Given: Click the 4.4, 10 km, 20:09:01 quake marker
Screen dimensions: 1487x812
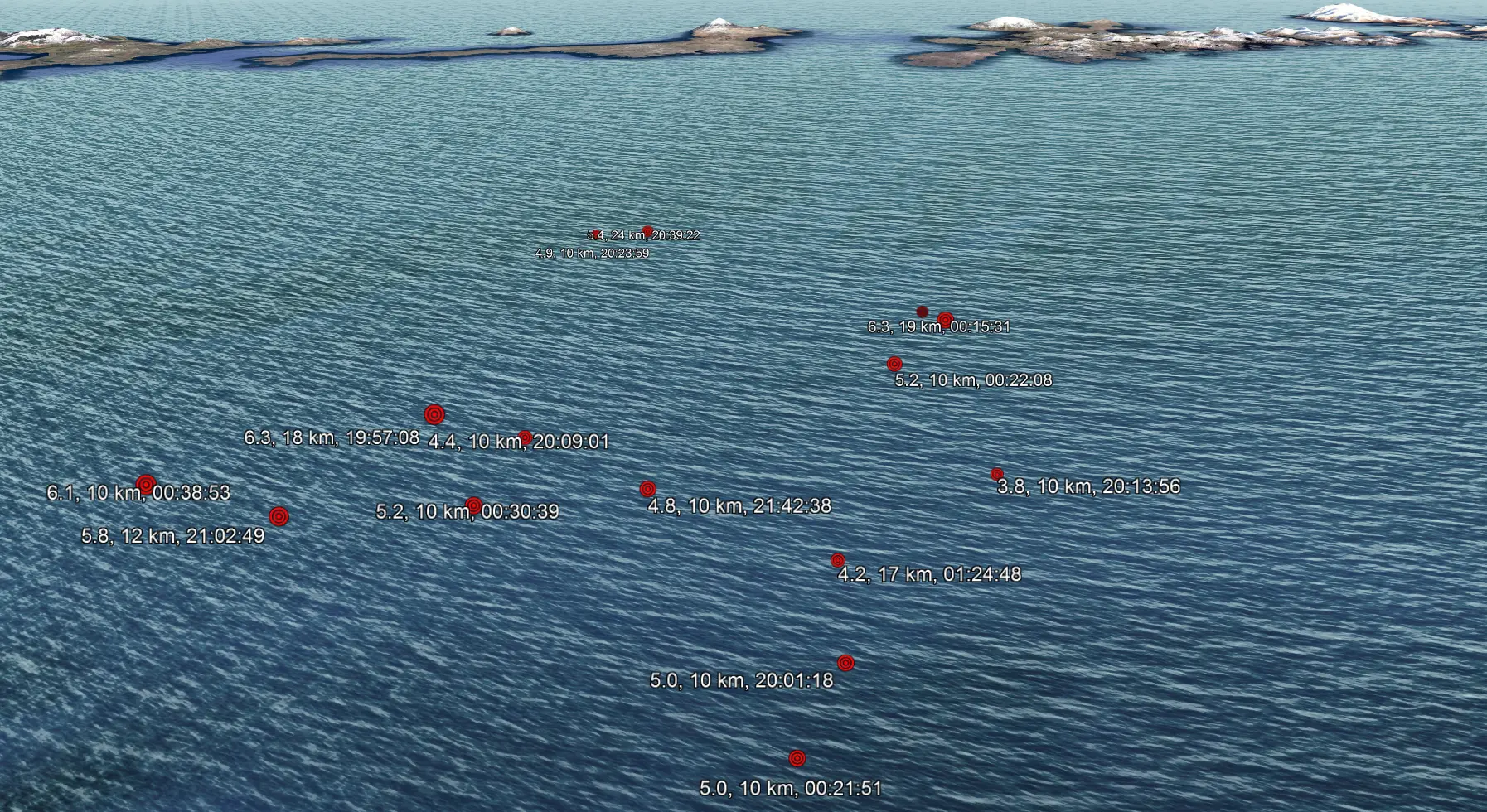Looking at the screenshot, I should (x=525, y=437).
